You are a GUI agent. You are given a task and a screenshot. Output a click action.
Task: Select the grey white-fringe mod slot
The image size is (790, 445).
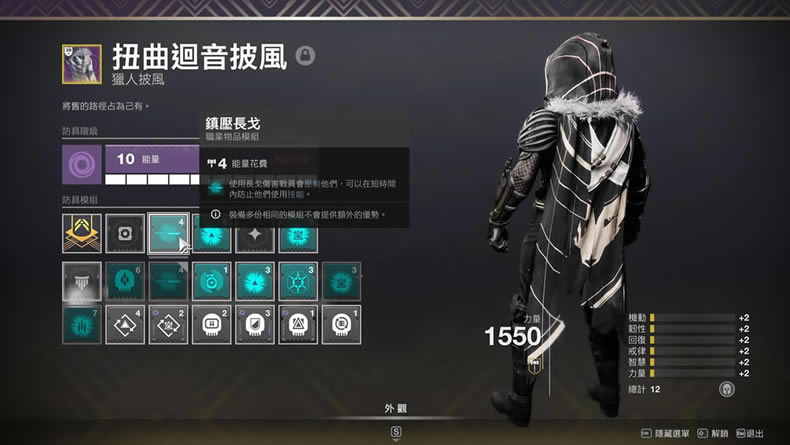[x=81, y=282]
